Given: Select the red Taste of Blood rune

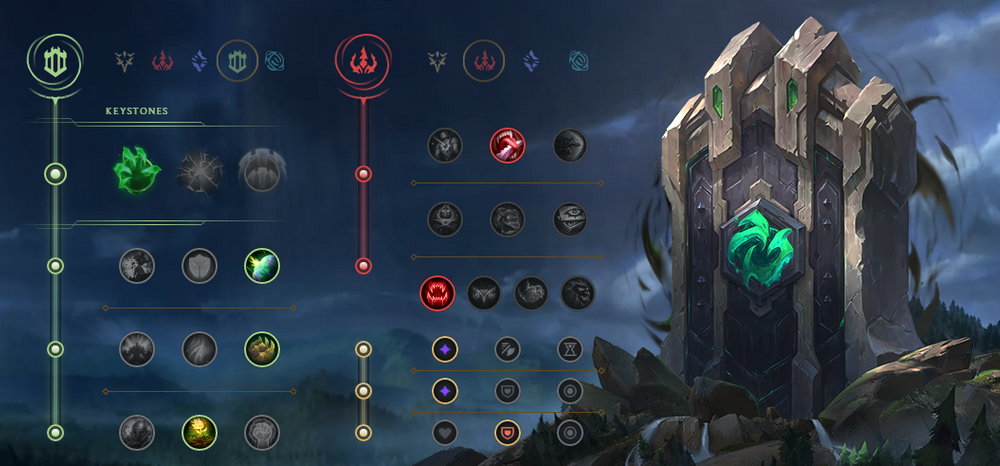Looking at the screenshot, I should tap(507, 145).
